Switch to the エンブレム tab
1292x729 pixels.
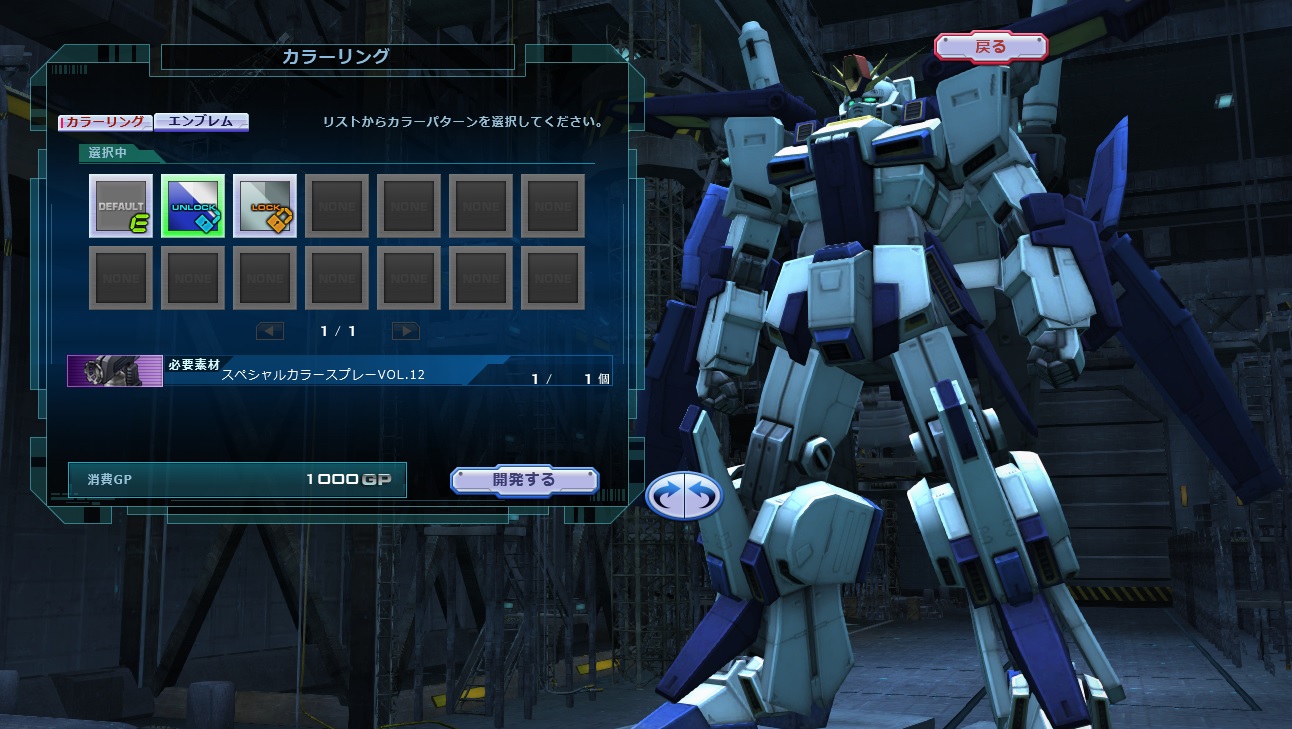point(201,122)
